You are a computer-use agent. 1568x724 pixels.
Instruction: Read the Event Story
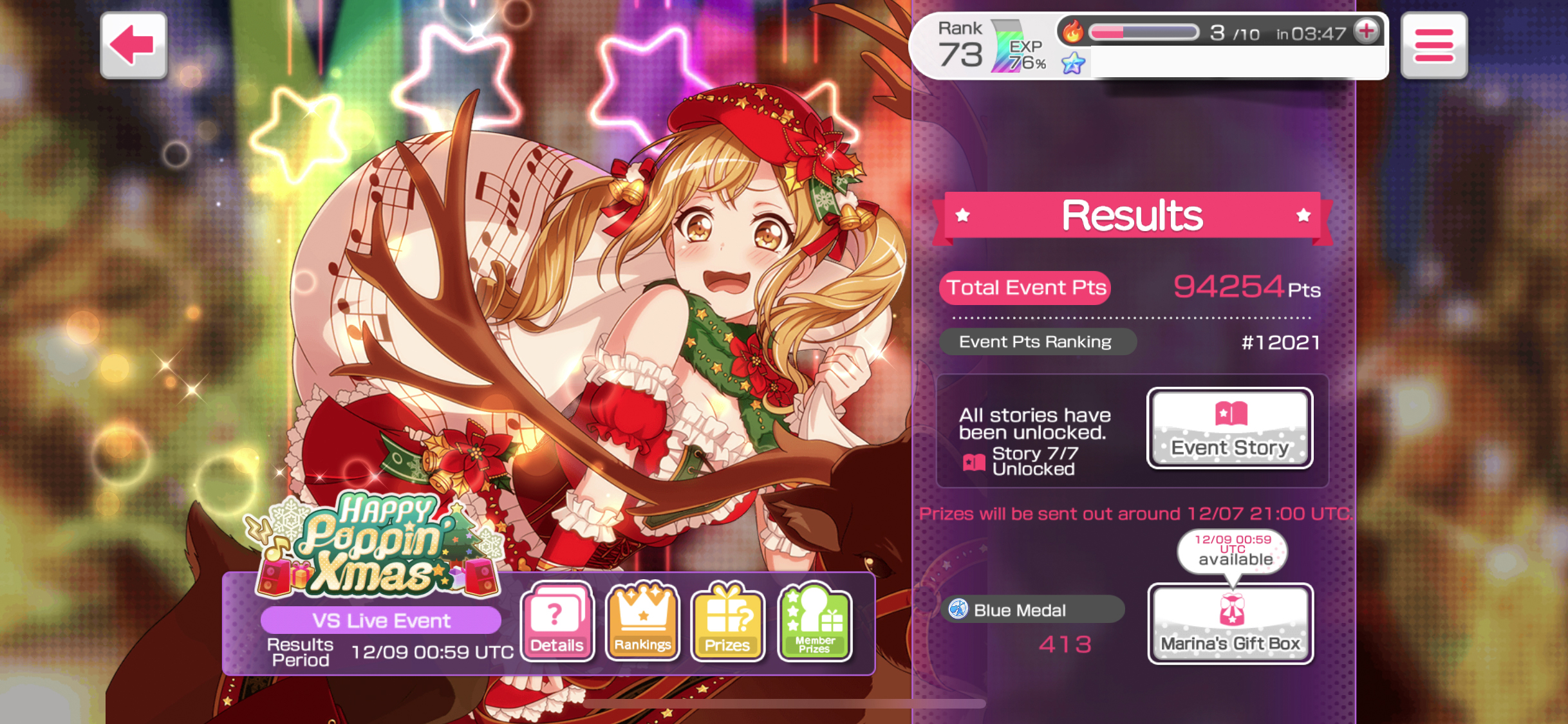(1229, 428)
